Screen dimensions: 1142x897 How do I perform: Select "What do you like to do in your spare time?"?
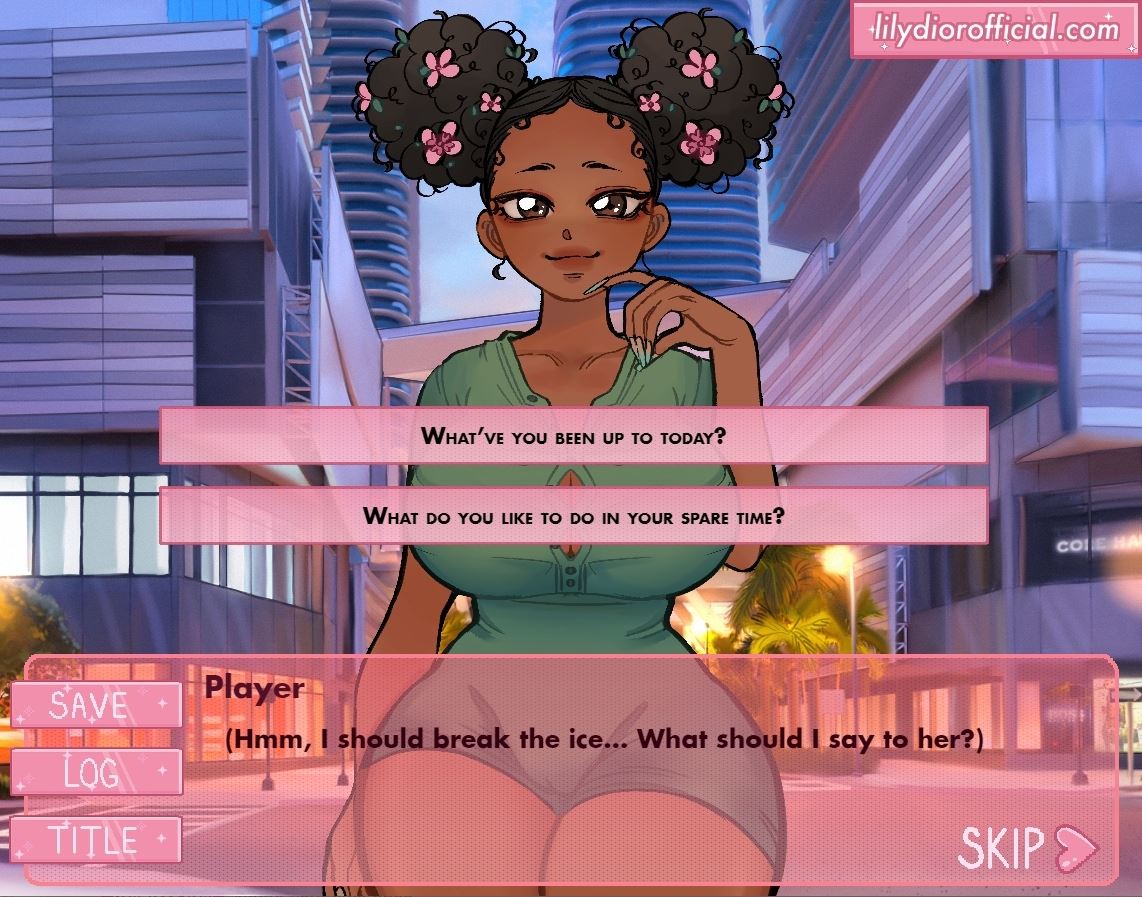573,516
